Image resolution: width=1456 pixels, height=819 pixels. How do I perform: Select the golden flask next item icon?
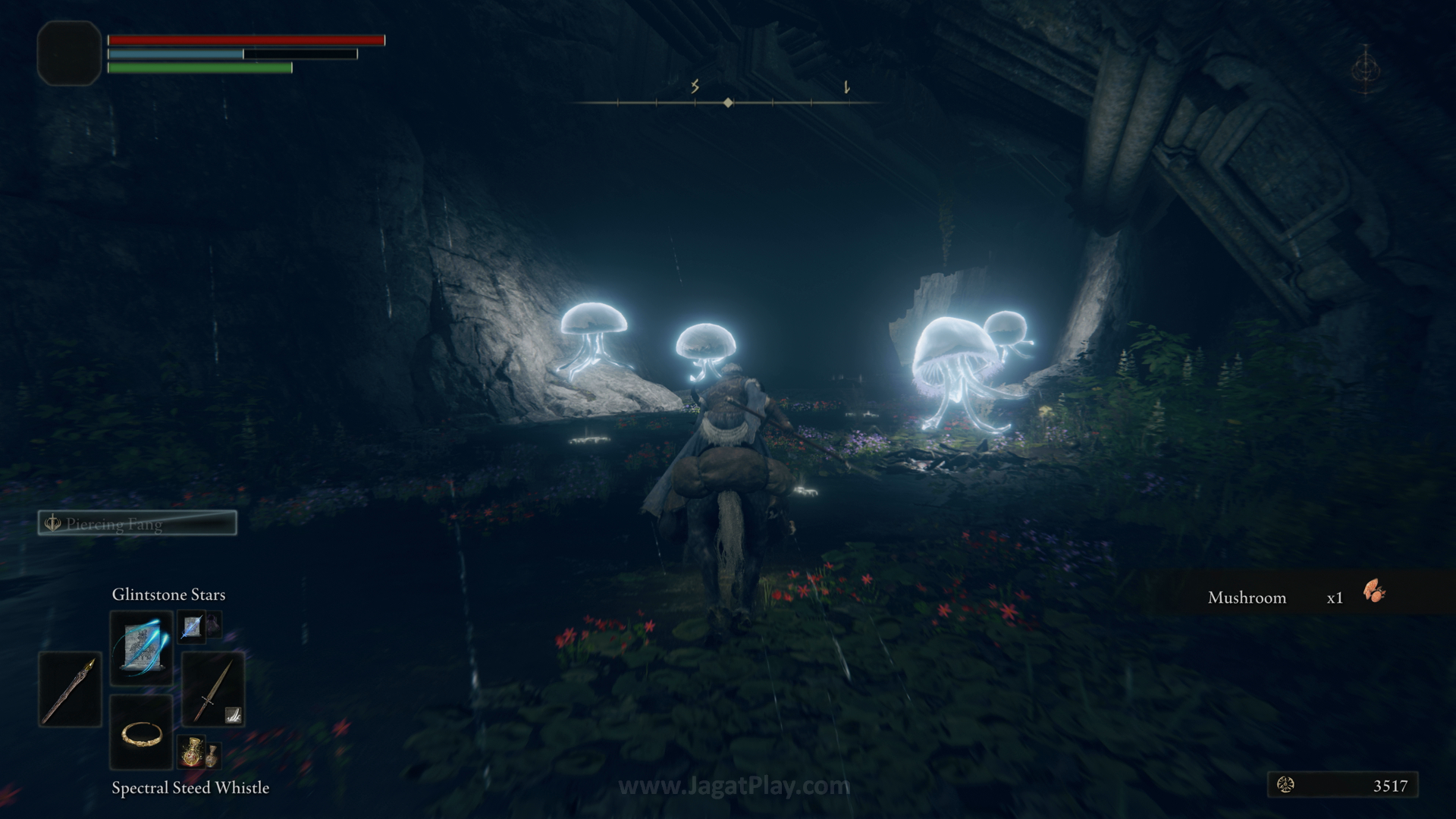191,751
